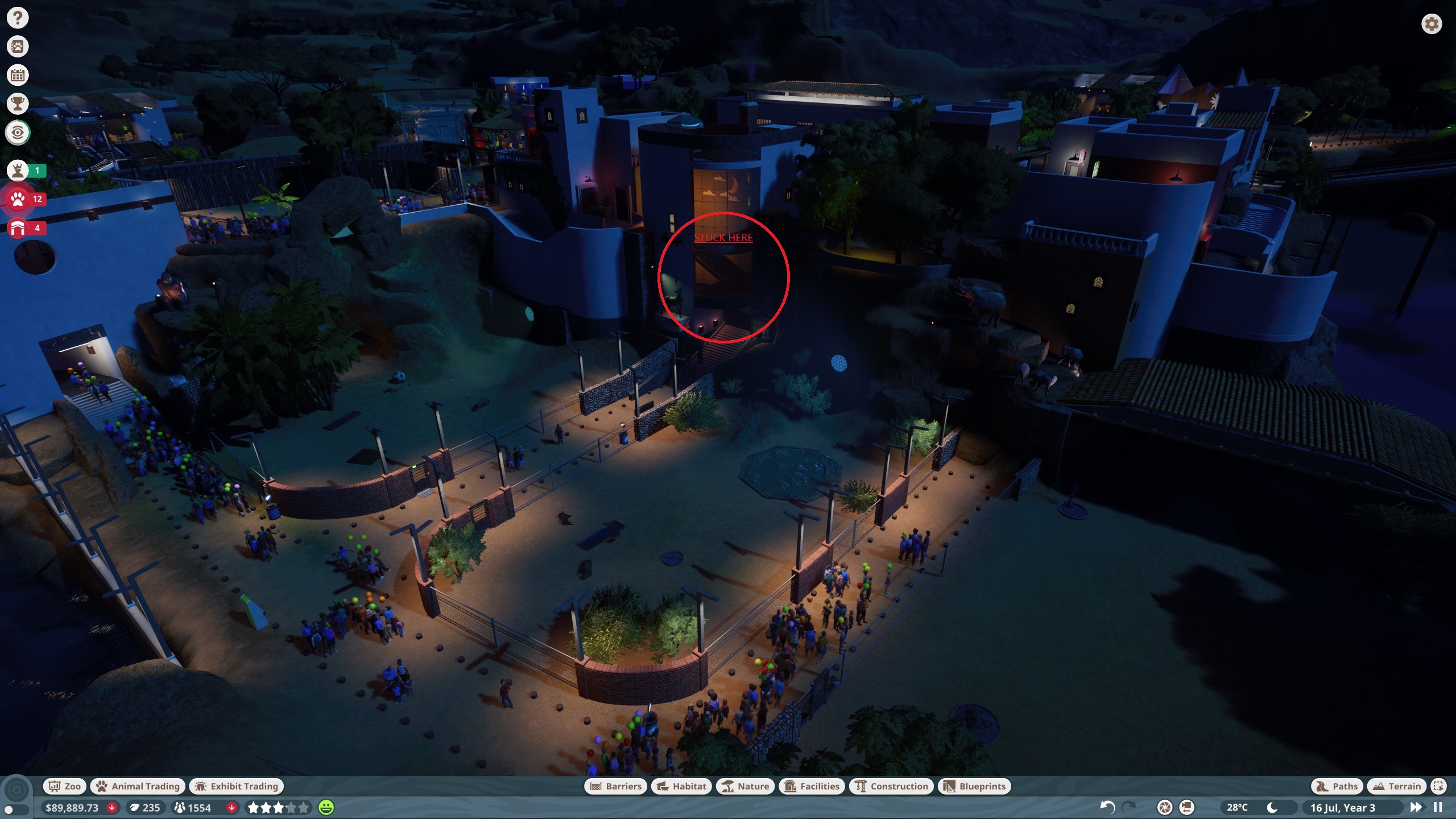This screenshot has height=819, width=1456.
Task: Open the Zoo management tab
Action: pos(65,786)
